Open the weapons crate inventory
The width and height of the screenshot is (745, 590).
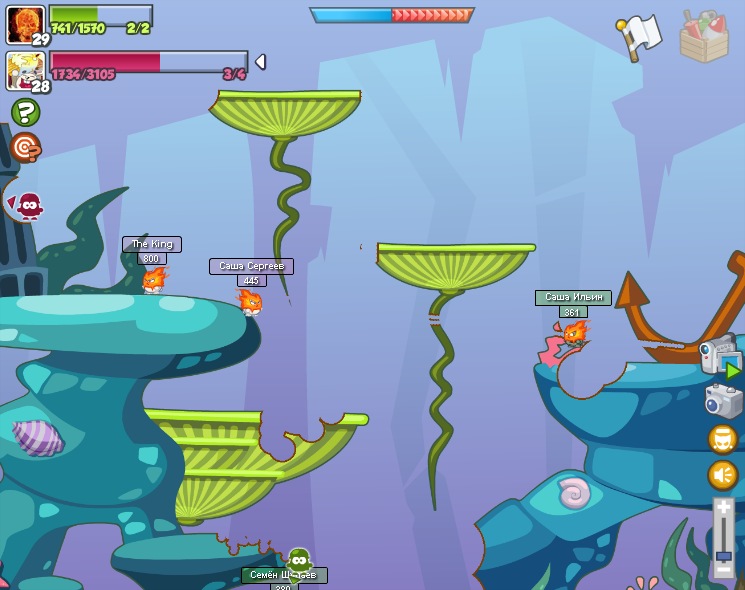[704, 37]
